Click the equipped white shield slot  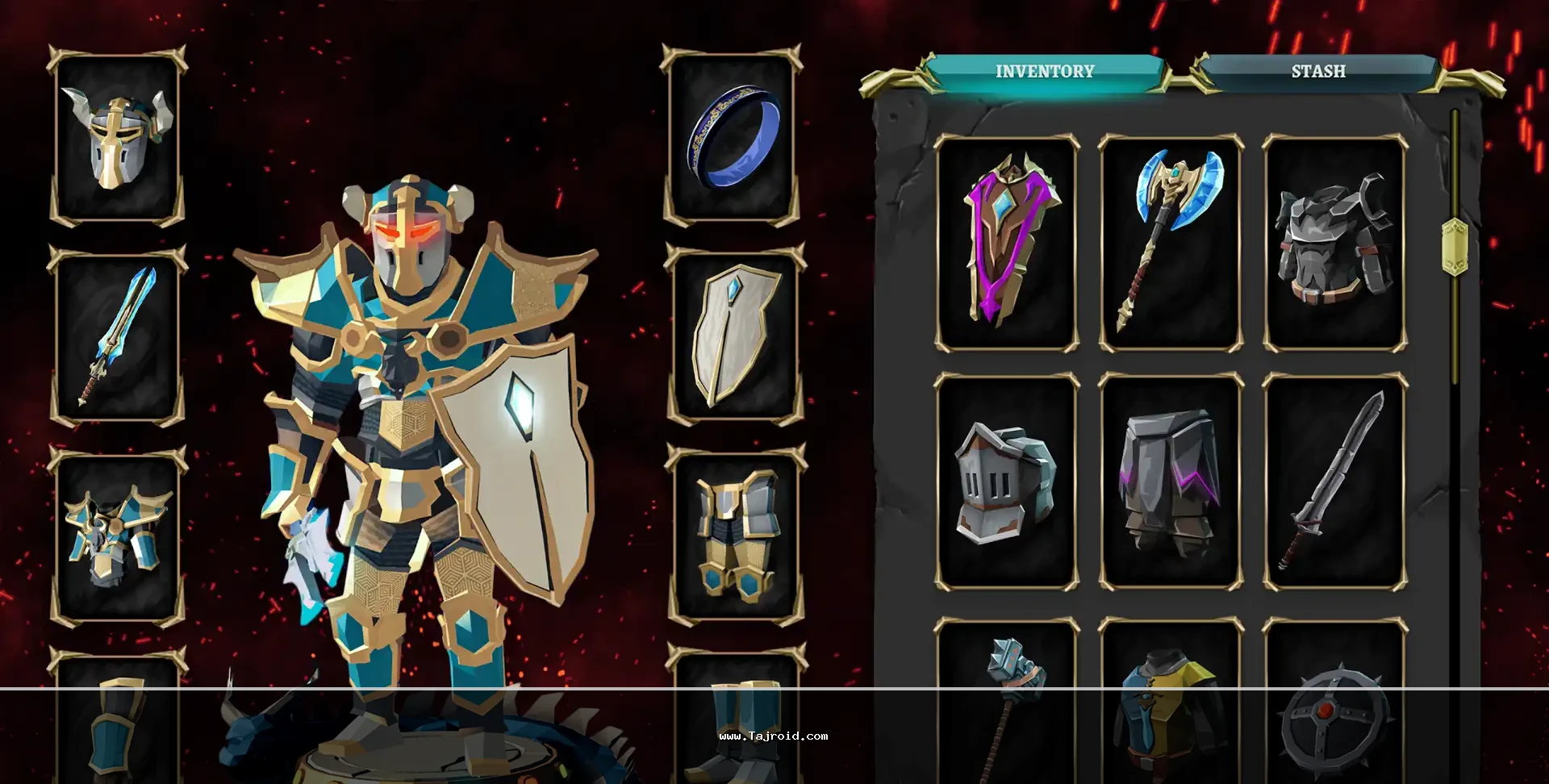[x=734, y=336]
